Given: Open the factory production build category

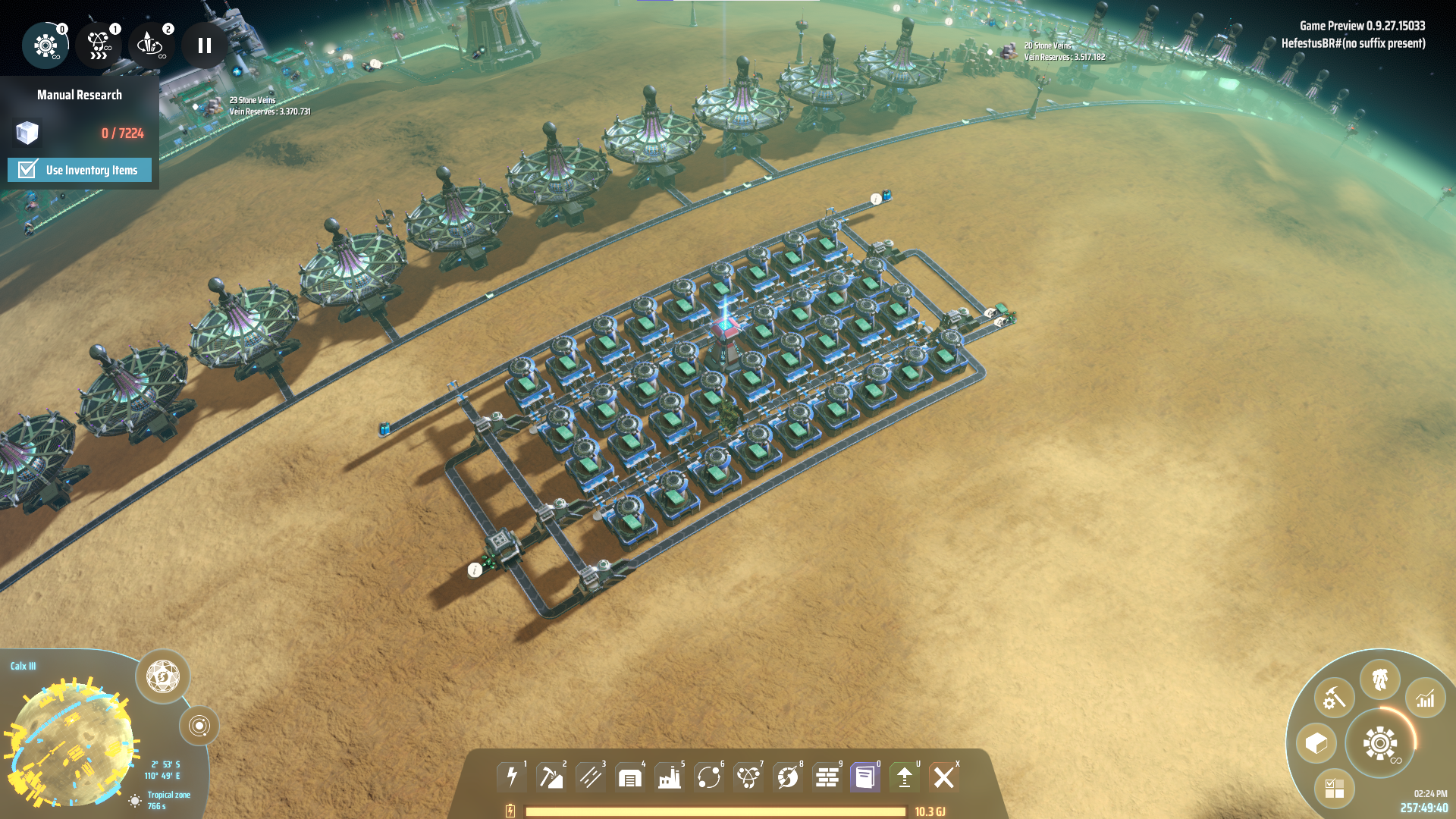Looking at the screenshot, I should (670, 777).
